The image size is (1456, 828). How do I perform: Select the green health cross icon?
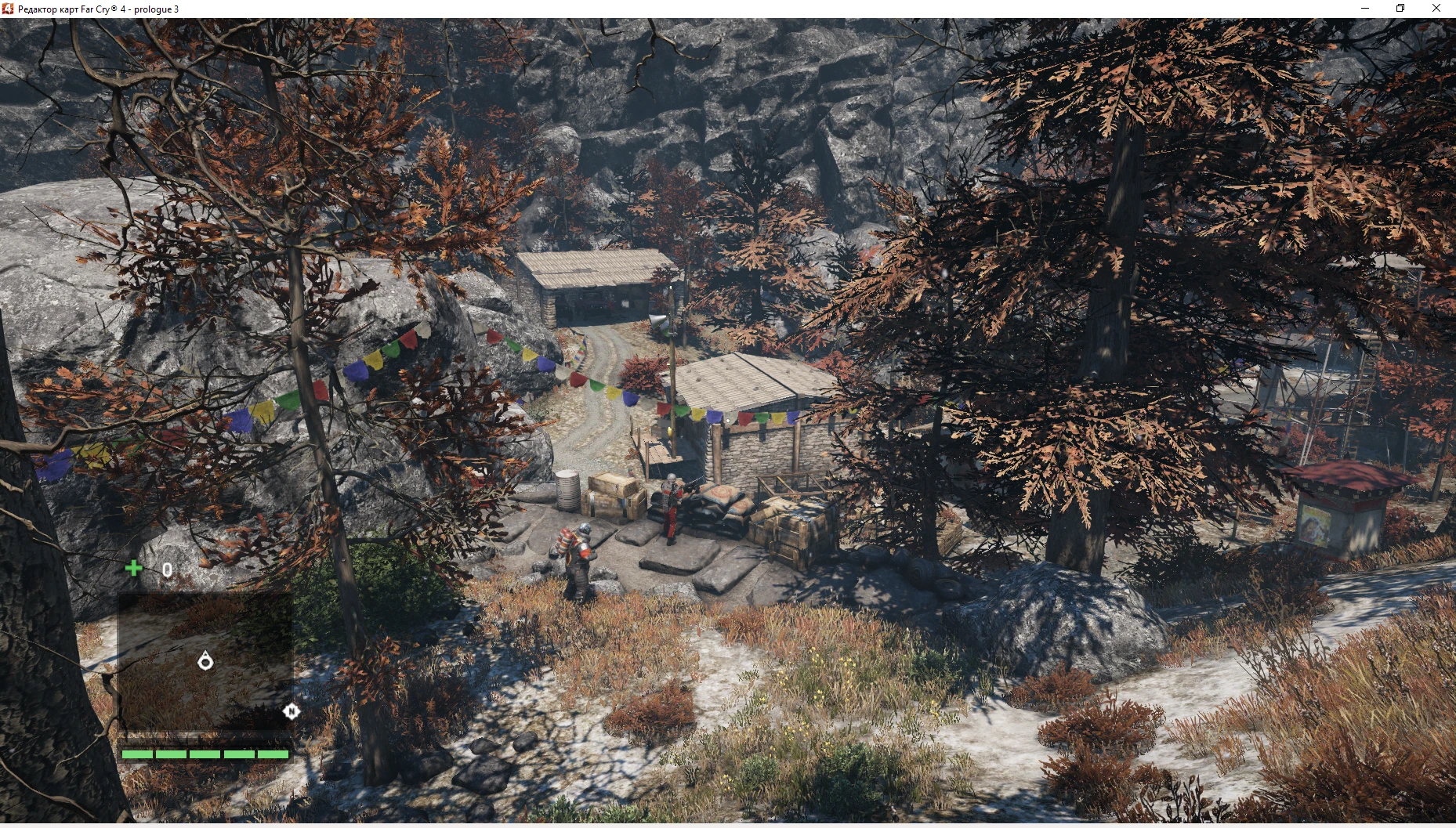tap(135, 569)
